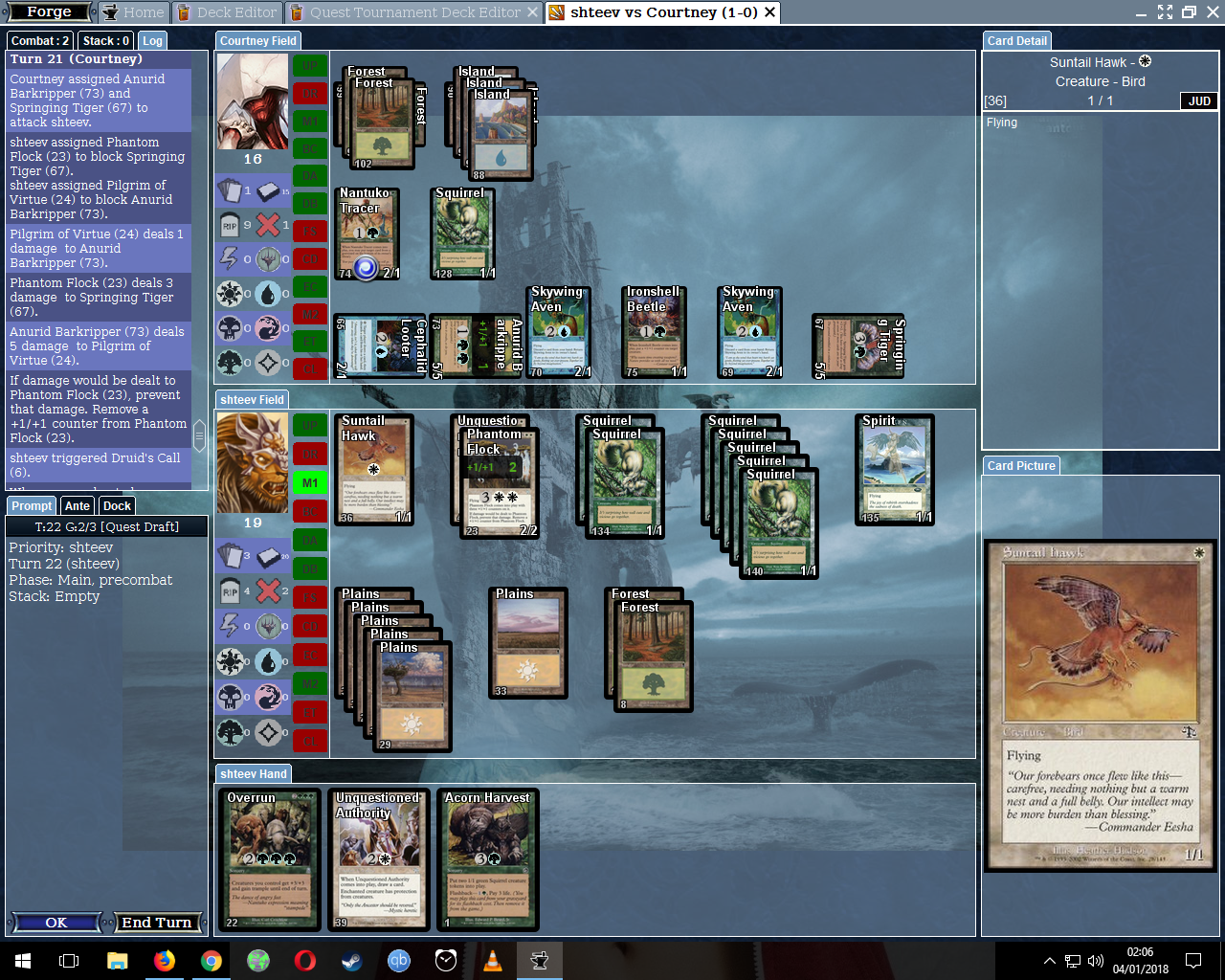The image size is (1225, 980).
Task: Open the Forge menu button
Action: pos(49,12)
